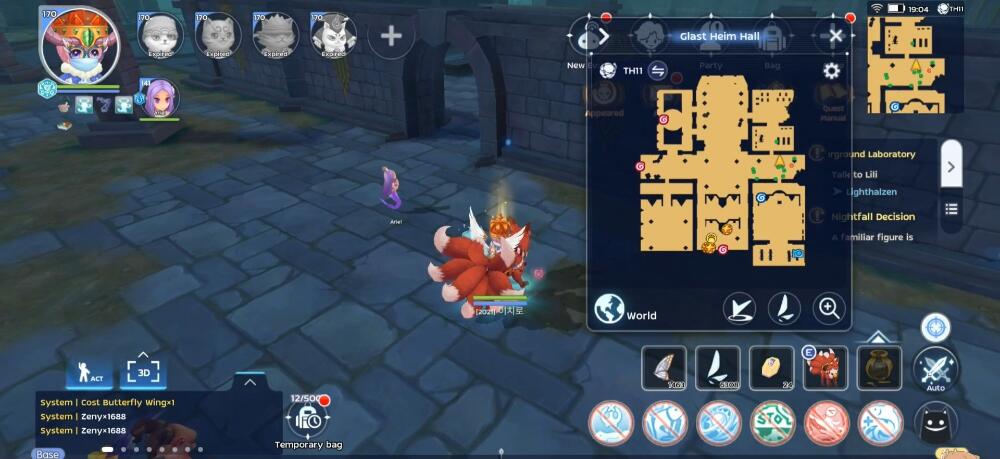Use the Butterfly Wing item slot
Screen dimensions: 1000x459
[663, 367]
